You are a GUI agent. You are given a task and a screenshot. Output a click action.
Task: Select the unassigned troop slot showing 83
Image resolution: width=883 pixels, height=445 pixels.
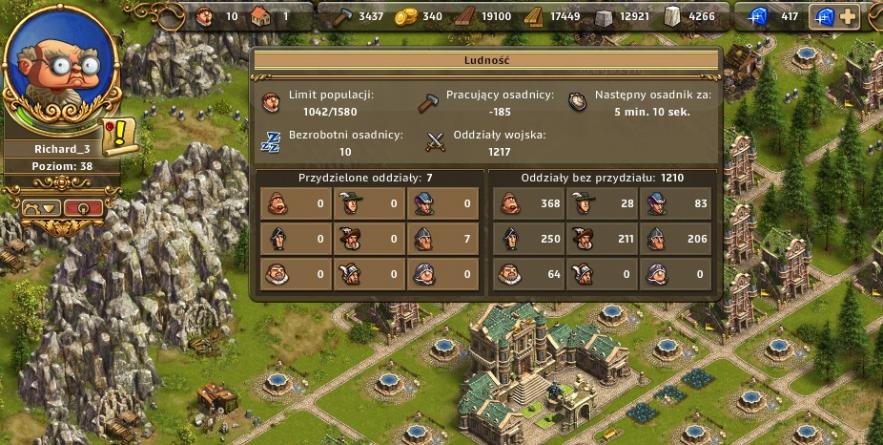(x=674, y=205)
